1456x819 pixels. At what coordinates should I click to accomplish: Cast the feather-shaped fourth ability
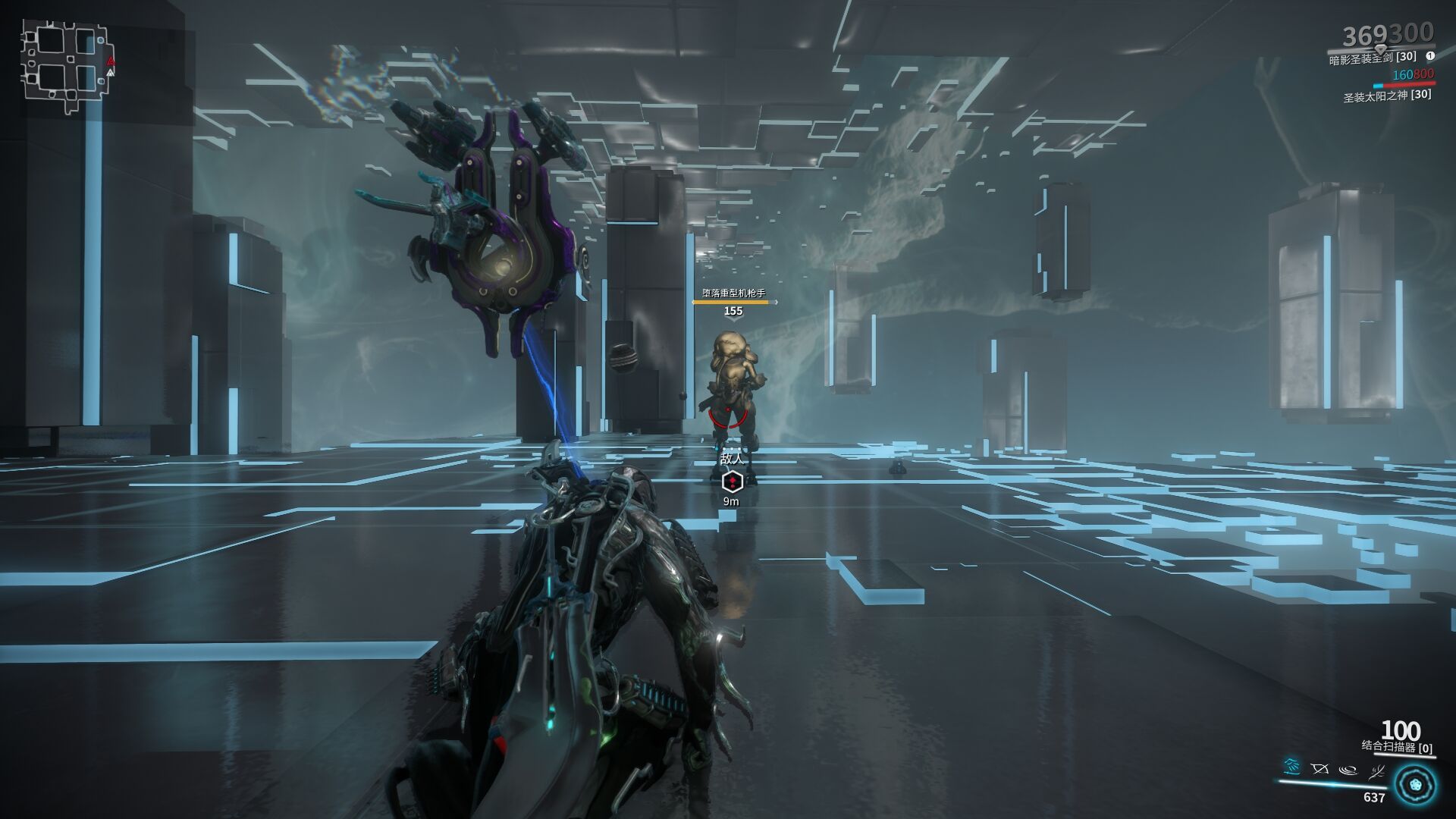tap(1376, 771)
